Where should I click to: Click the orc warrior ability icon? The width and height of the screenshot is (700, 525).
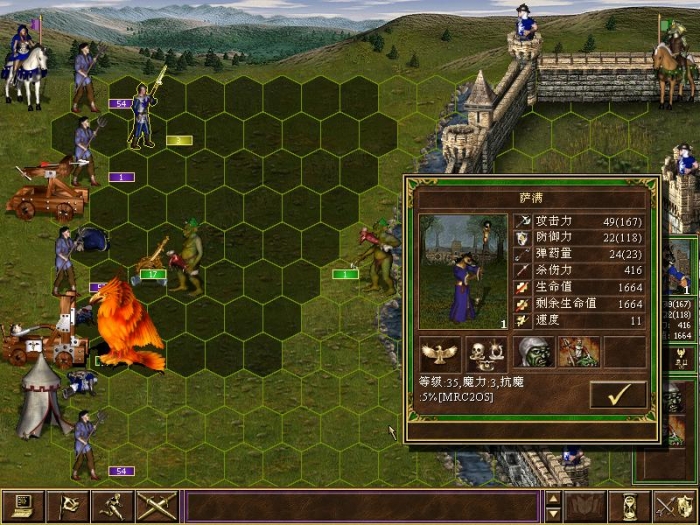point(579,352)
